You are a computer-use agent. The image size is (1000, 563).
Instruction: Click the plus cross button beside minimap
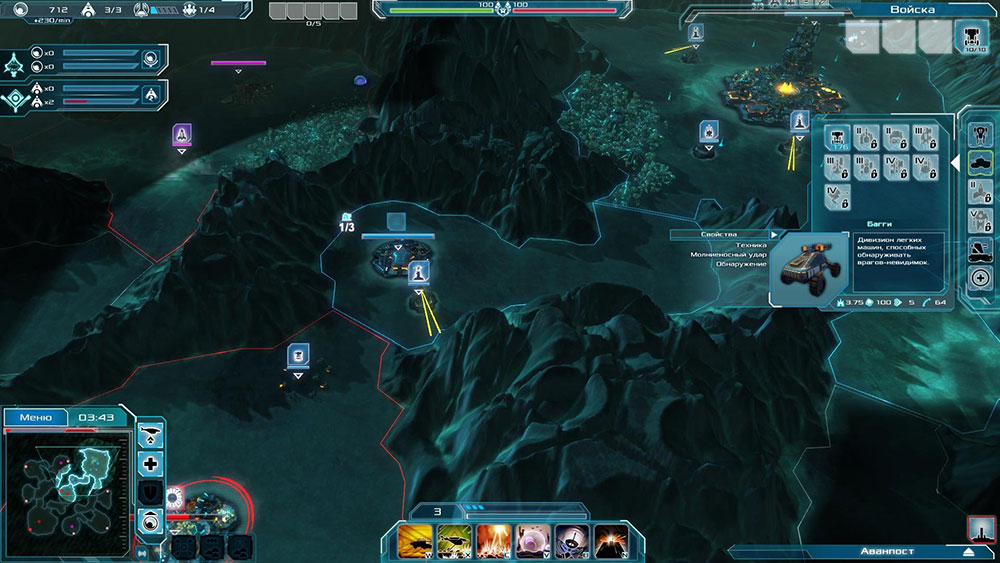click(151, 464)
